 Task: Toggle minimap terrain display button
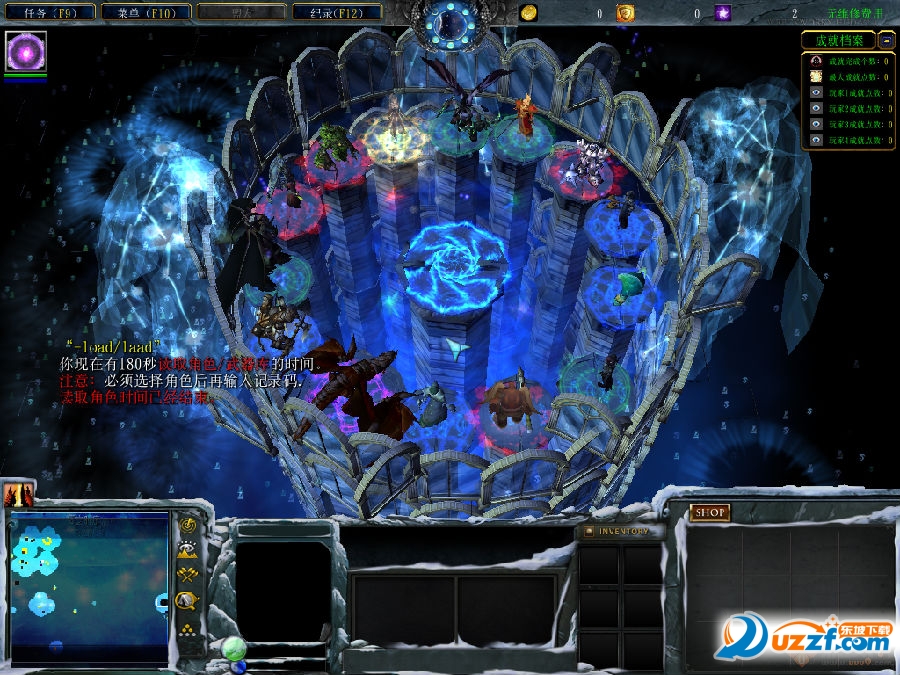187,549
